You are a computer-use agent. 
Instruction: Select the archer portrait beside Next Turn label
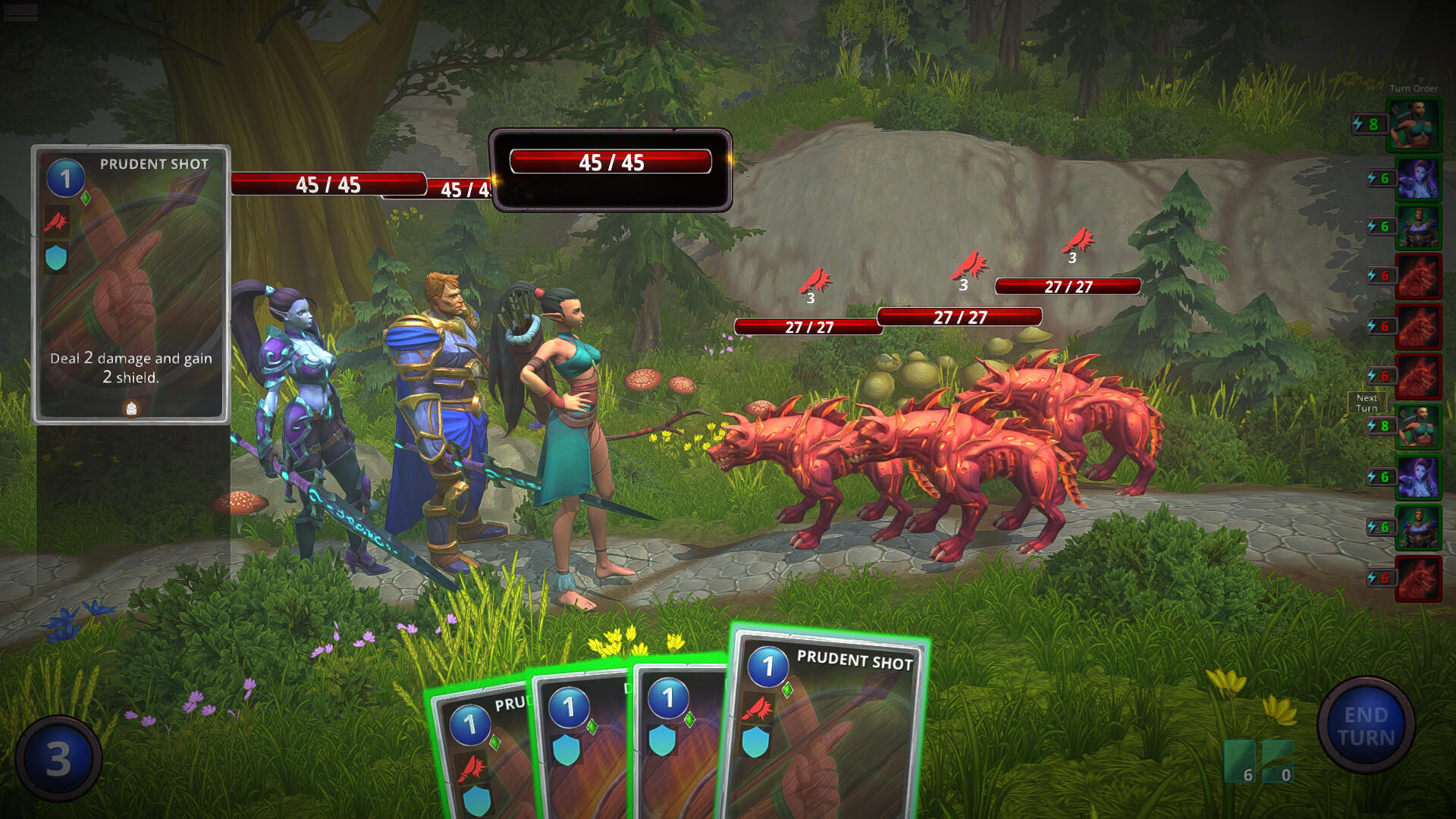pos(1417,426)
